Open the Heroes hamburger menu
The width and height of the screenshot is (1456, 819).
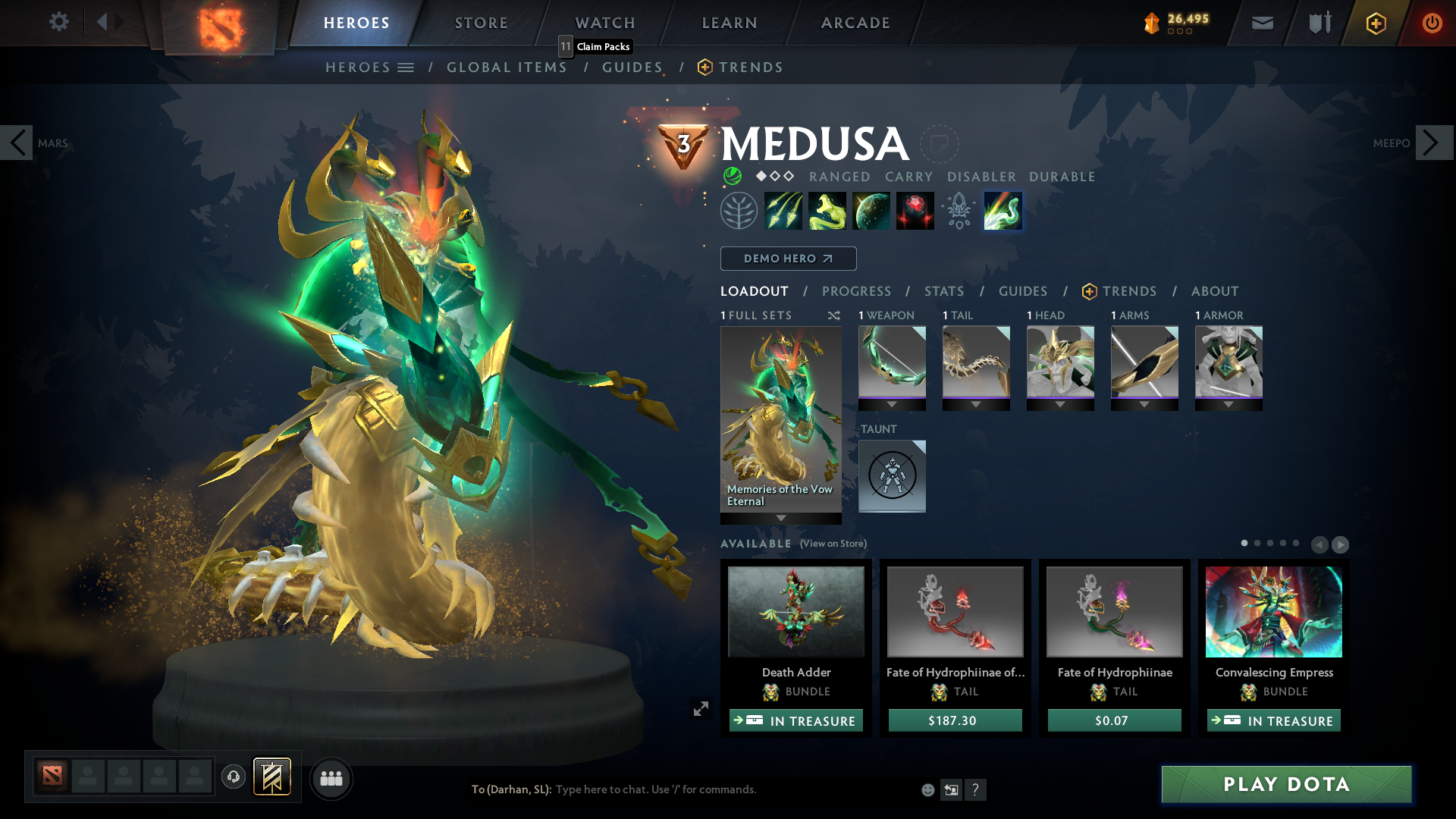coord(407,67)
